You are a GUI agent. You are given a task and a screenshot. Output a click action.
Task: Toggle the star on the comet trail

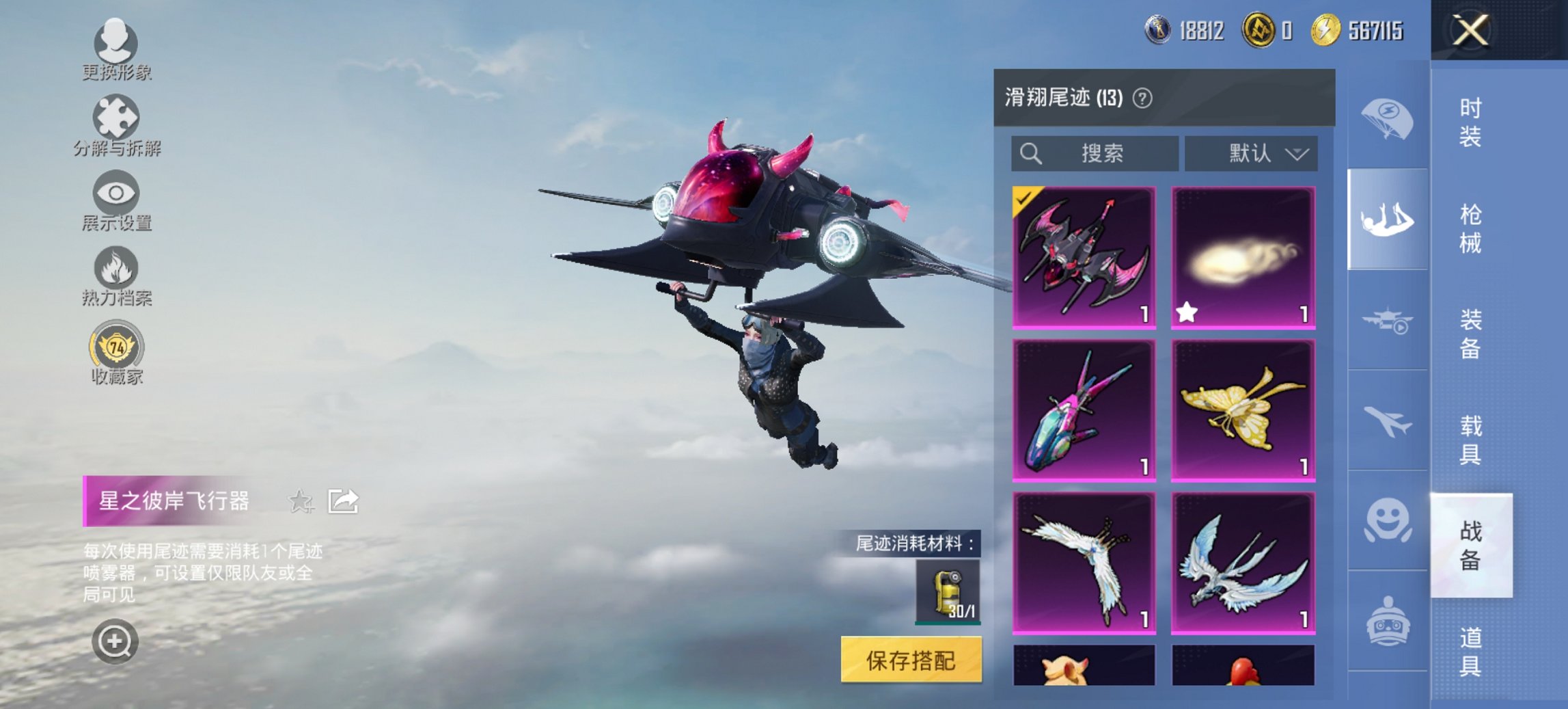point(1187,312)
